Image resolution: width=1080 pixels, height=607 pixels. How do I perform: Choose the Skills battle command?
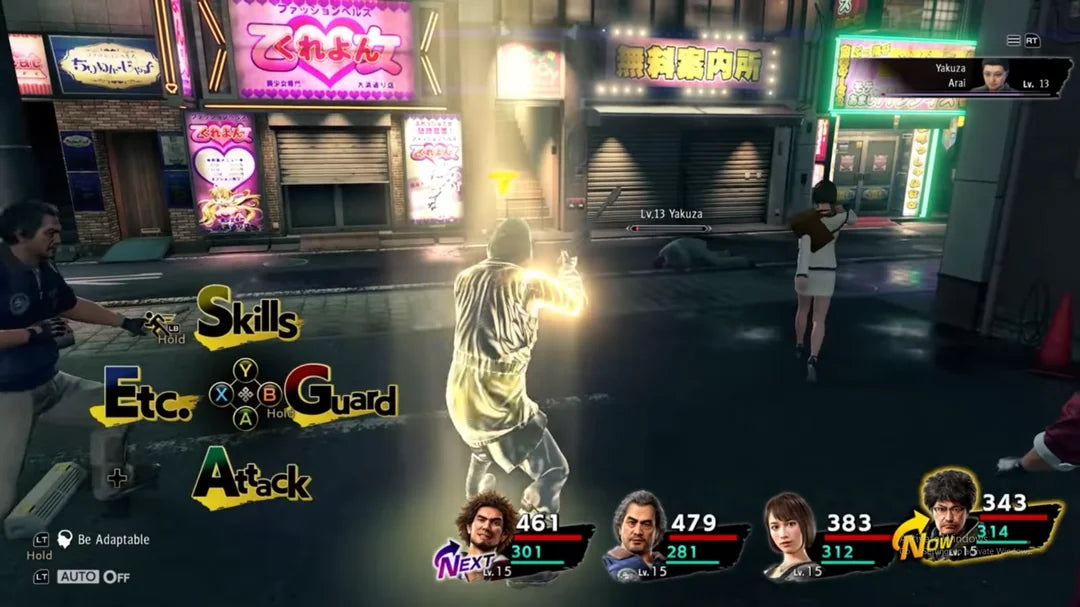coord(247,317)
